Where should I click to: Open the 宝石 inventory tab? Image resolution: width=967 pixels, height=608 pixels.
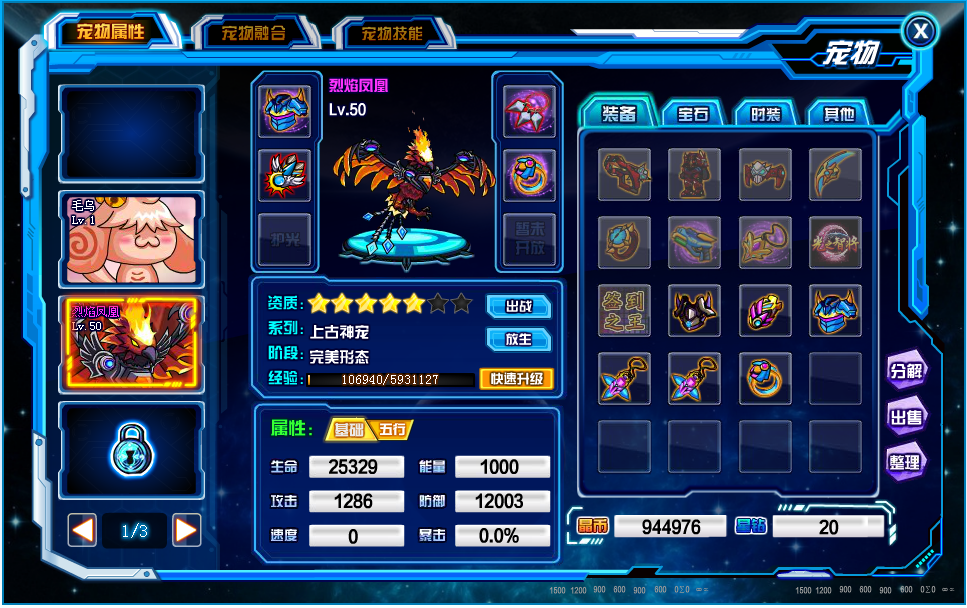[693, 114]
